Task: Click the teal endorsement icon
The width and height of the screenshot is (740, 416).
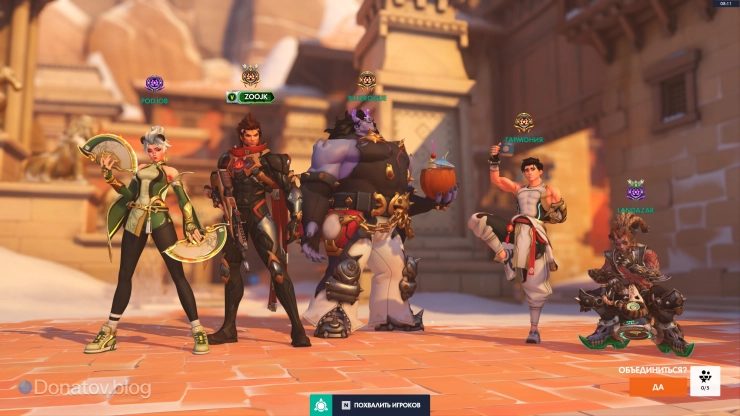Action: click(322, 405)
